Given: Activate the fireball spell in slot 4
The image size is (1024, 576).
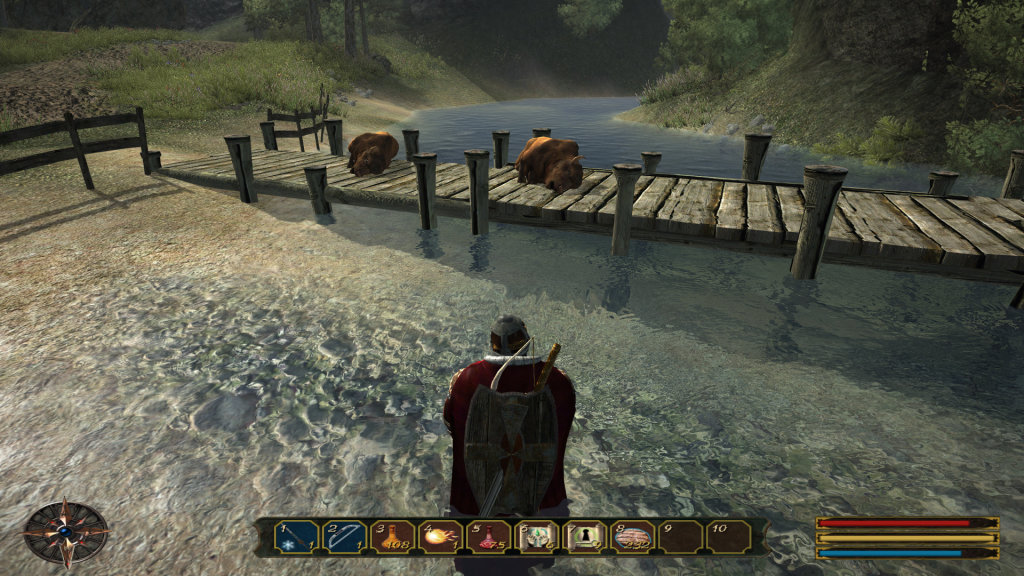Looking at the screenshot, I should [440, 537].
